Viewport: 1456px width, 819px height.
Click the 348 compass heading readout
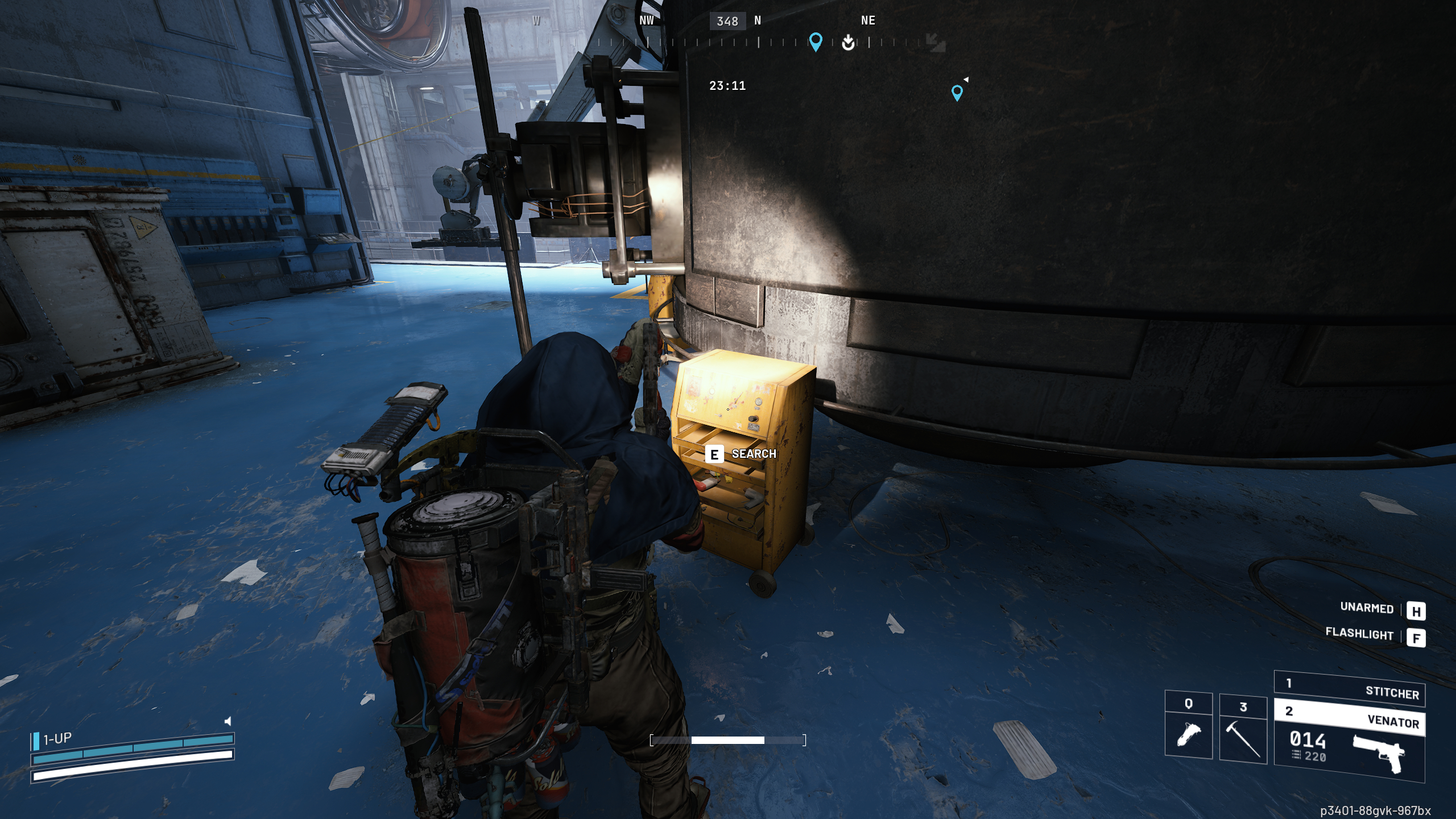728,22
